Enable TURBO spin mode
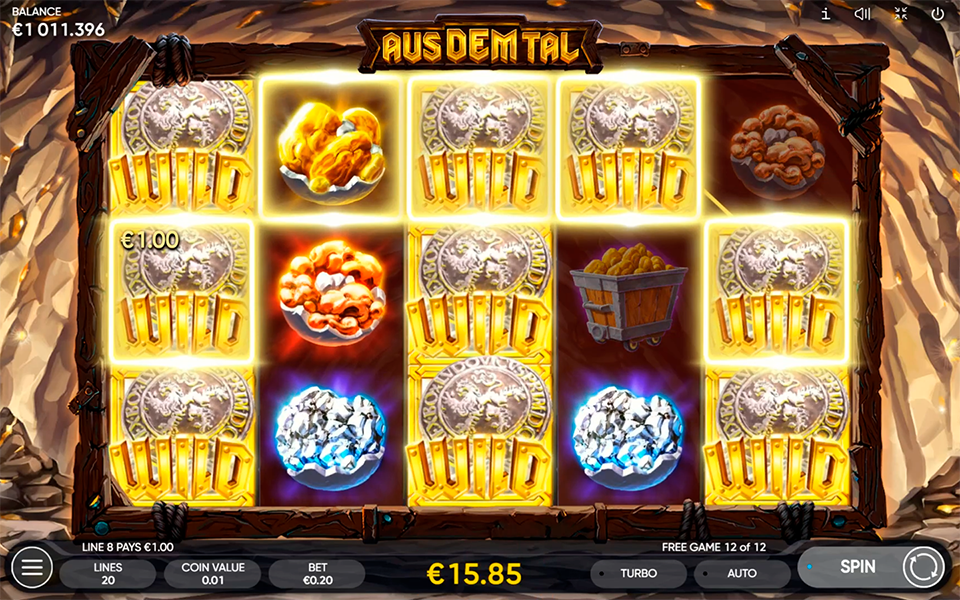The height and width of the screenshot is (600, 960). coord(638,573)
